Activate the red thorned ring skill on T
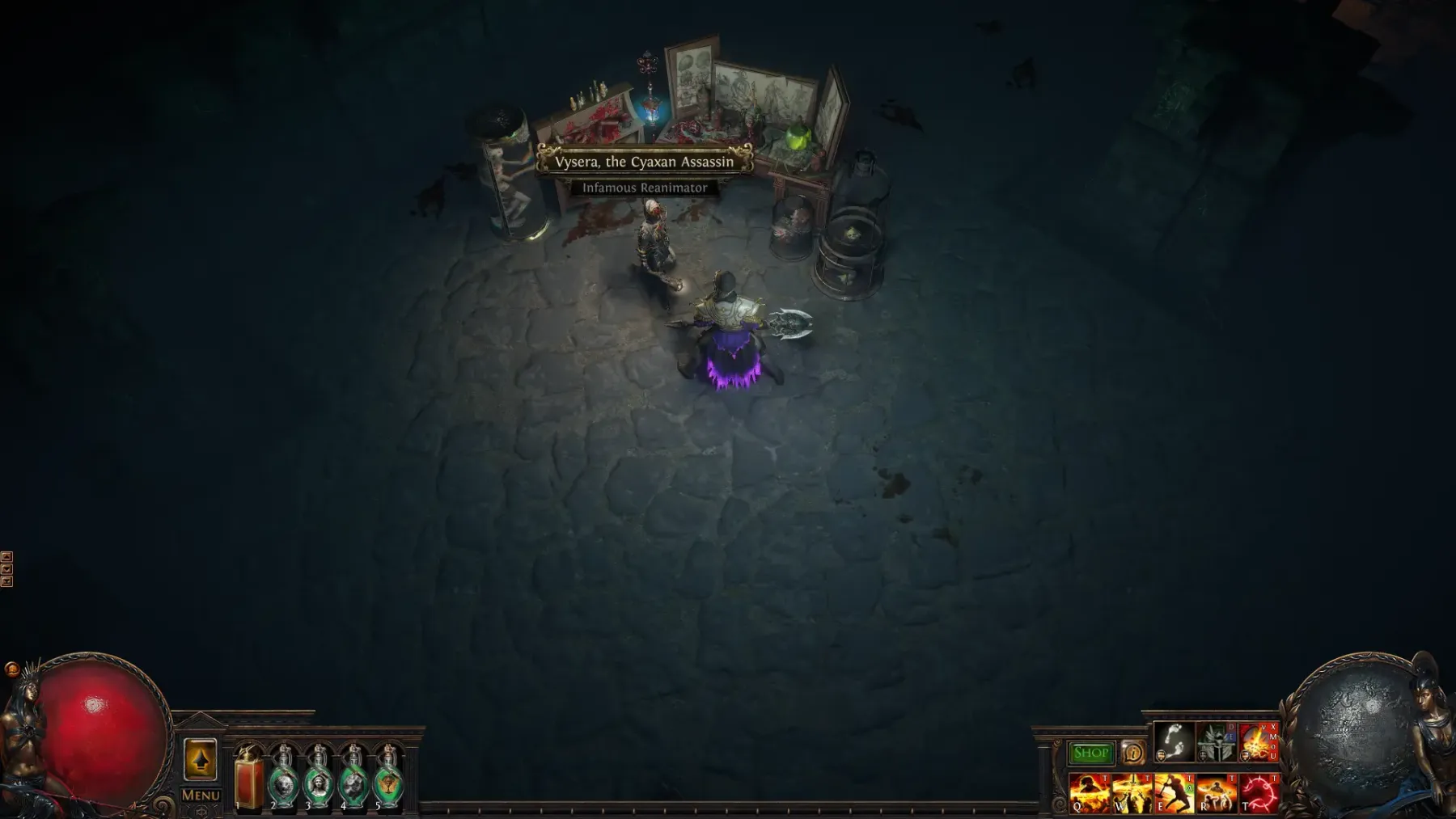 point(1259,792)
